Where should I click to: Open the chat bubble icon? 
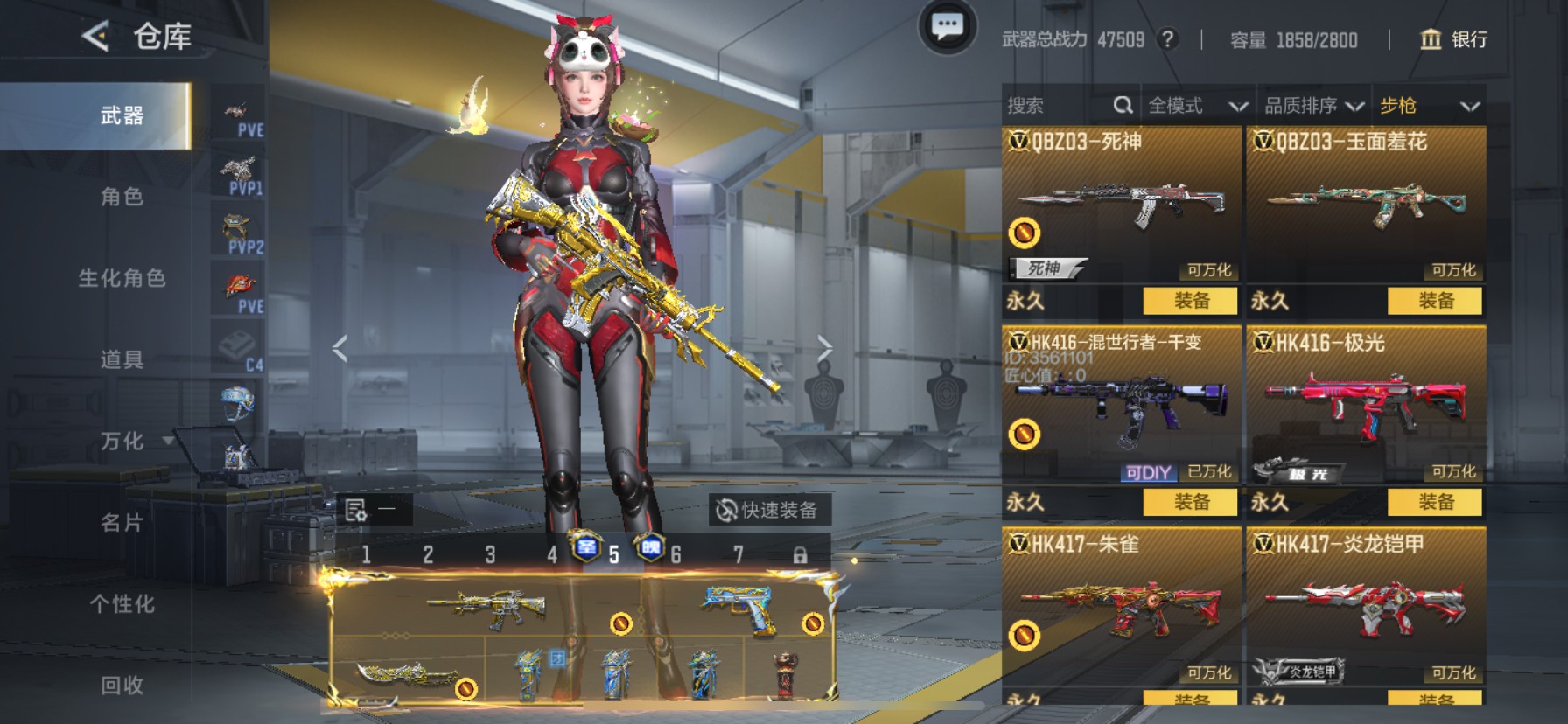pyautogui.click(x=947, y=27)
